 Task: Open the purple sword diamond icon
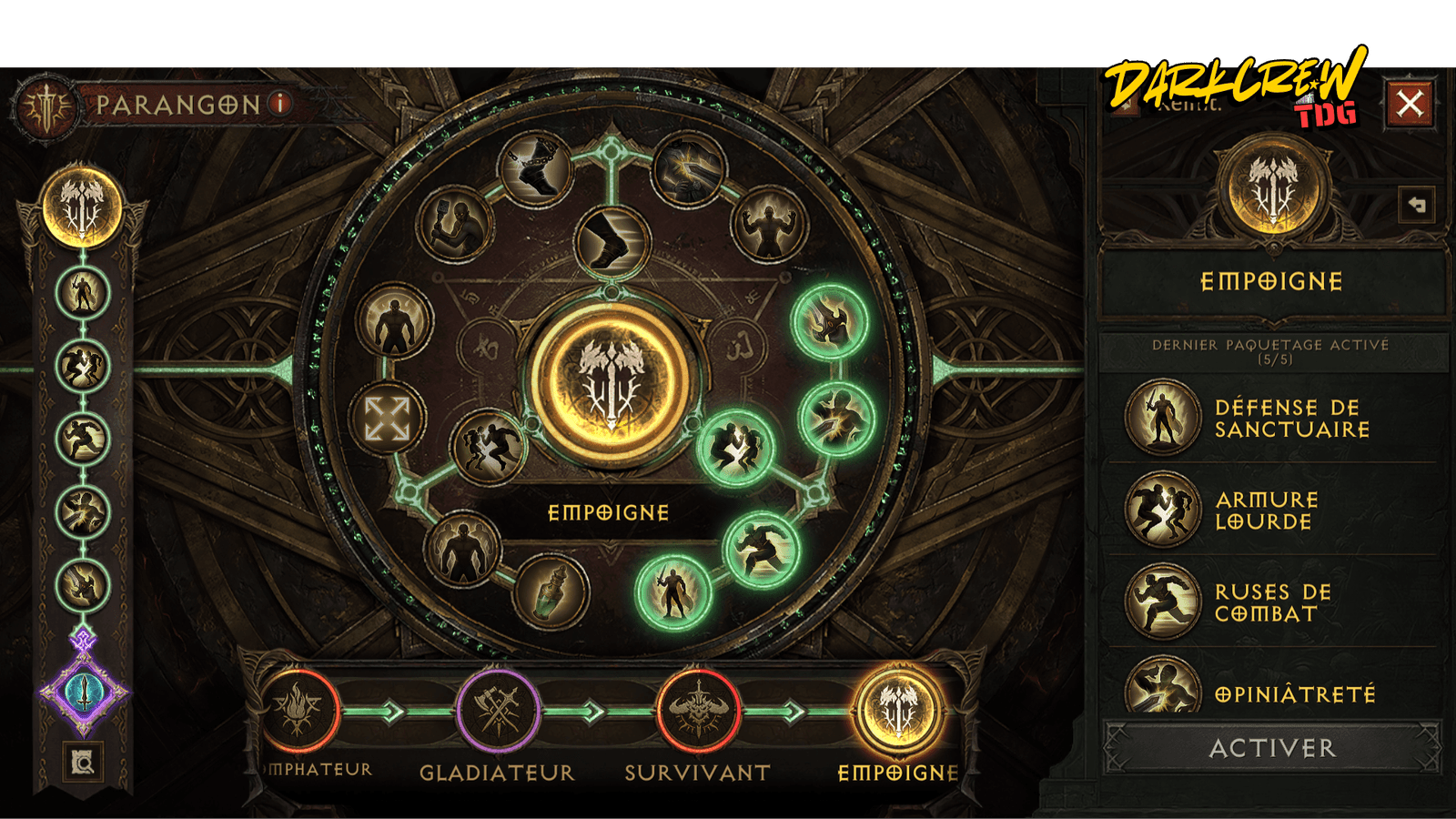[x=84, y=693]
